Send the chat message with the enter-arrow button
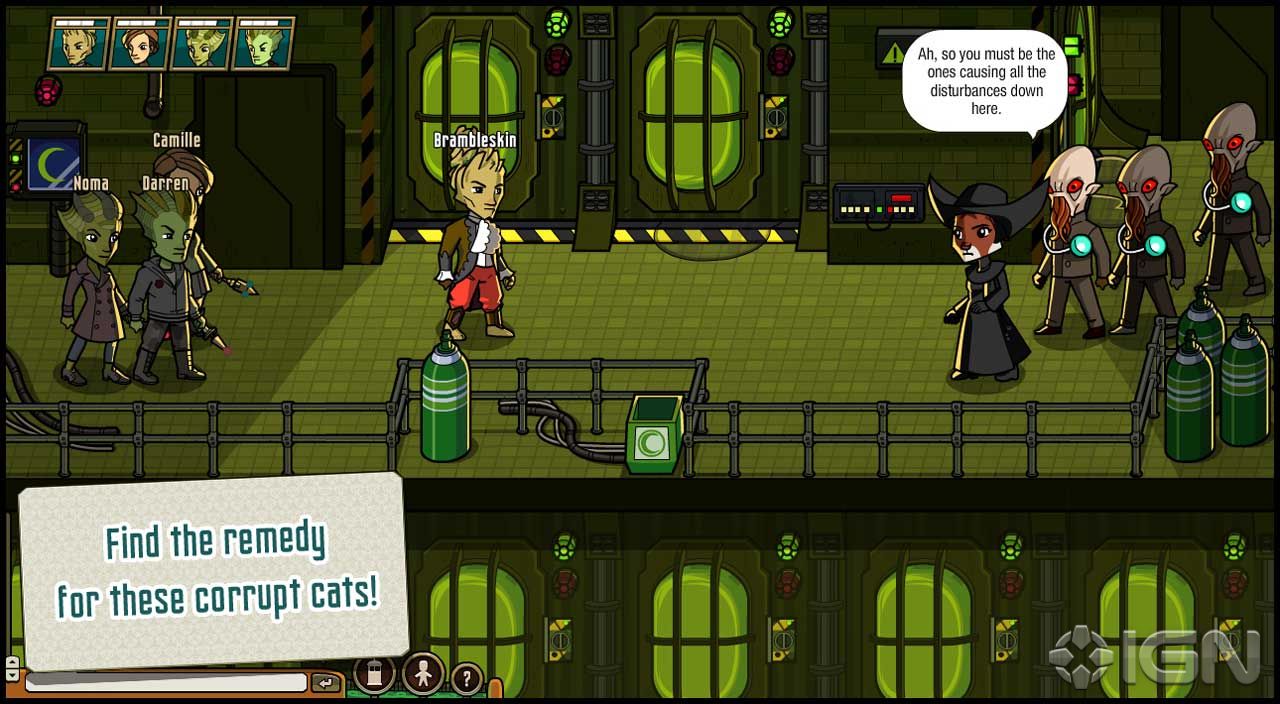Screen dimensions: 1280x704 click(326, 683)
